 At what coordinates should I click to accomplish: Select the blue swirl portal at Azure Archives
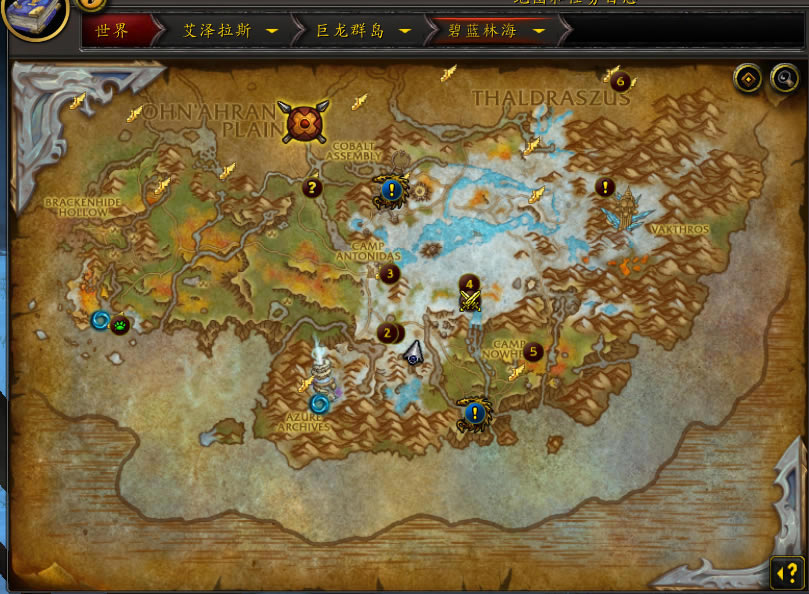pos(319,404)
